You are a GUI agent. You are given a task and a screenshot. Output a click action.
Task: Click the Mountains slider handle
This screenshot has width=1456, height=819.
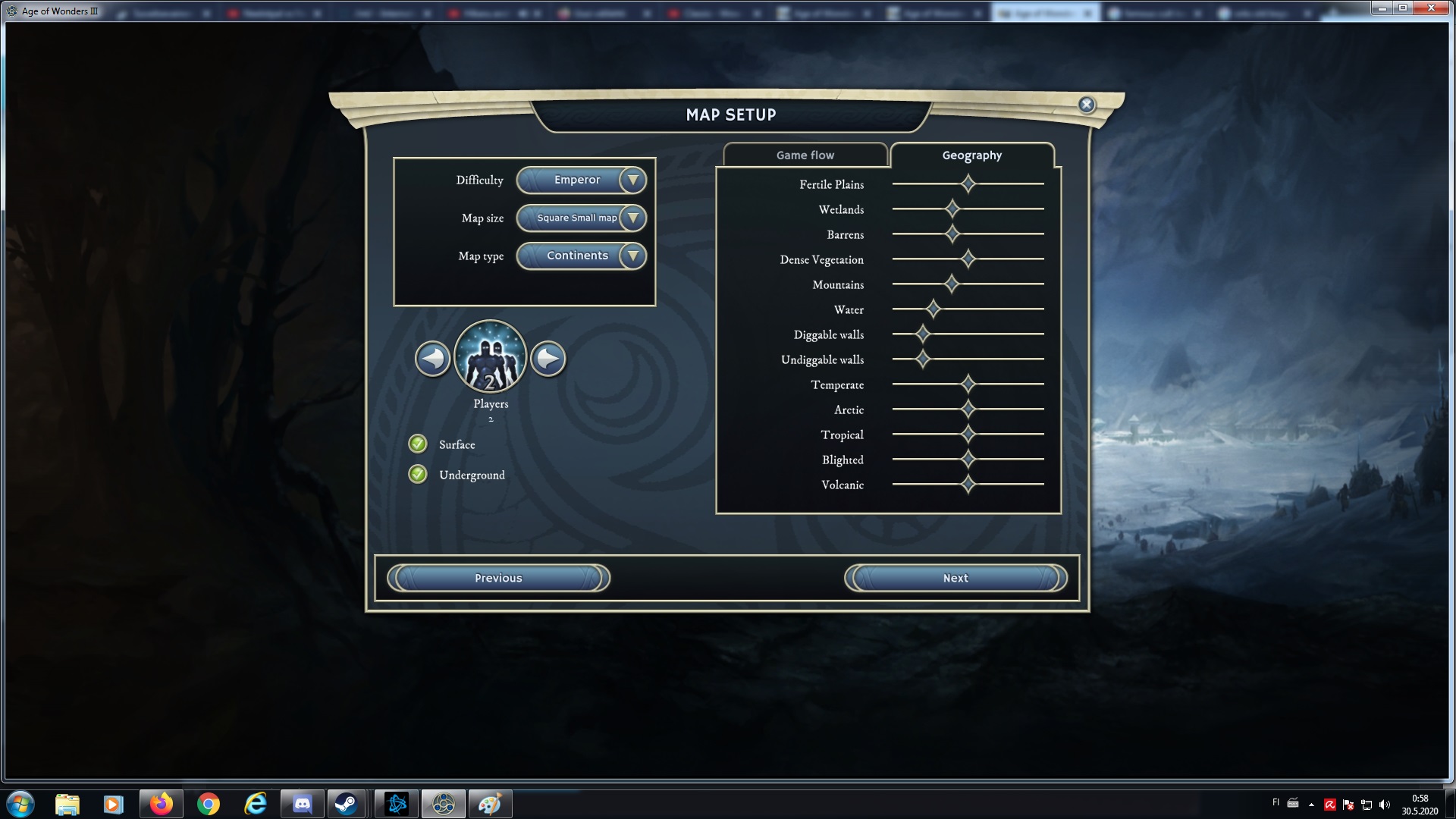coord(952,284)
